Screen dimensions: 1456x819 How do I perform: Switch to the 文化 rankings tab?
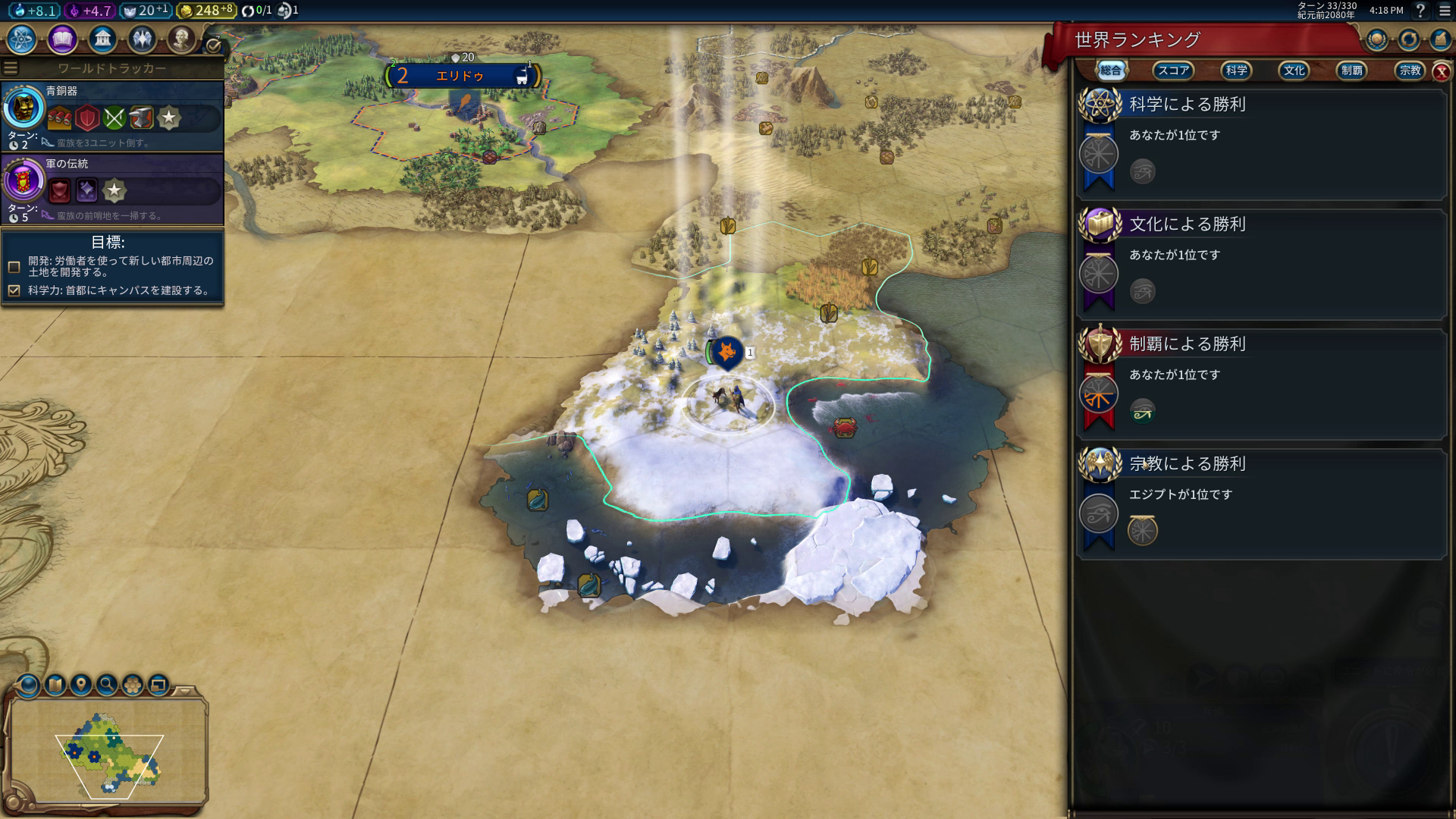pos(1294,71)
